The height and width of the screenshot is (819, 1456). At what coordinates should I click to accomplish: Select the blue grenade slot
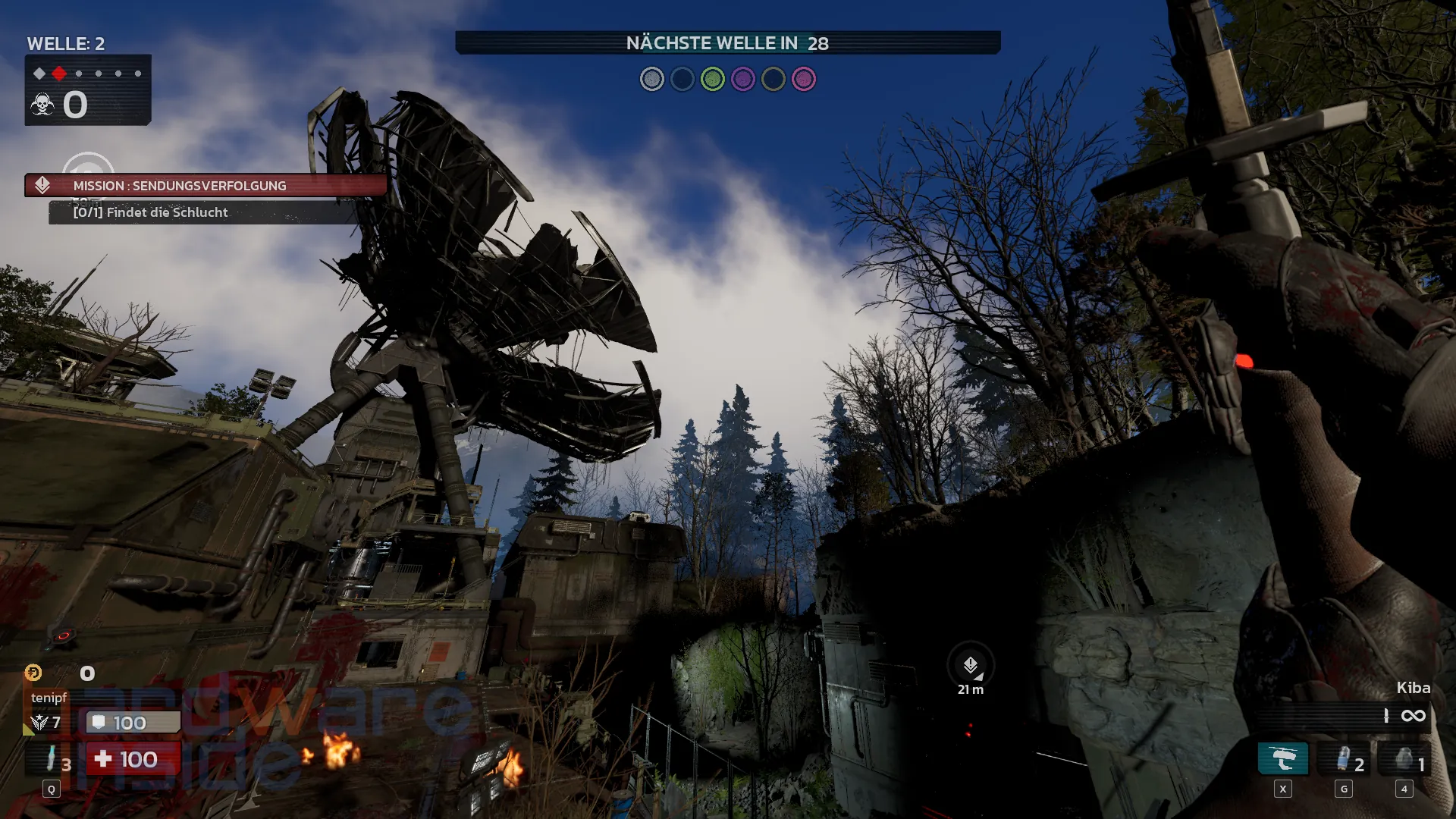(x=1343, y=759)
